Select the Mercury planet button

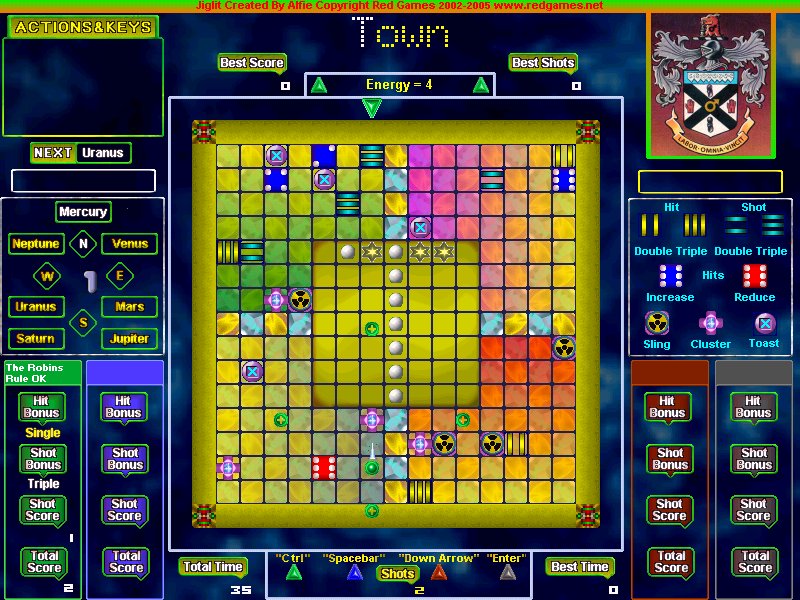pyautogui.click(x=82, y=212)
